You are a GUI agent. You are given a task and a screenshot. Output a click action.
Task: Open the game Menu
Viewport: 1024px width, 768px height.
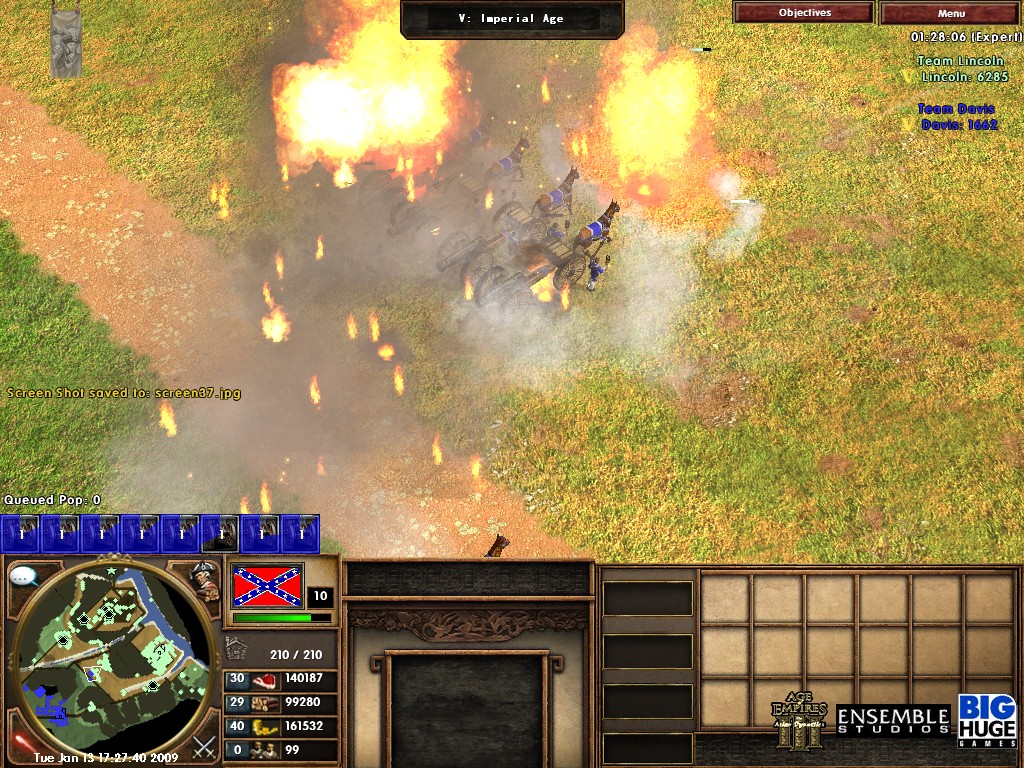[x=951, y=13]
